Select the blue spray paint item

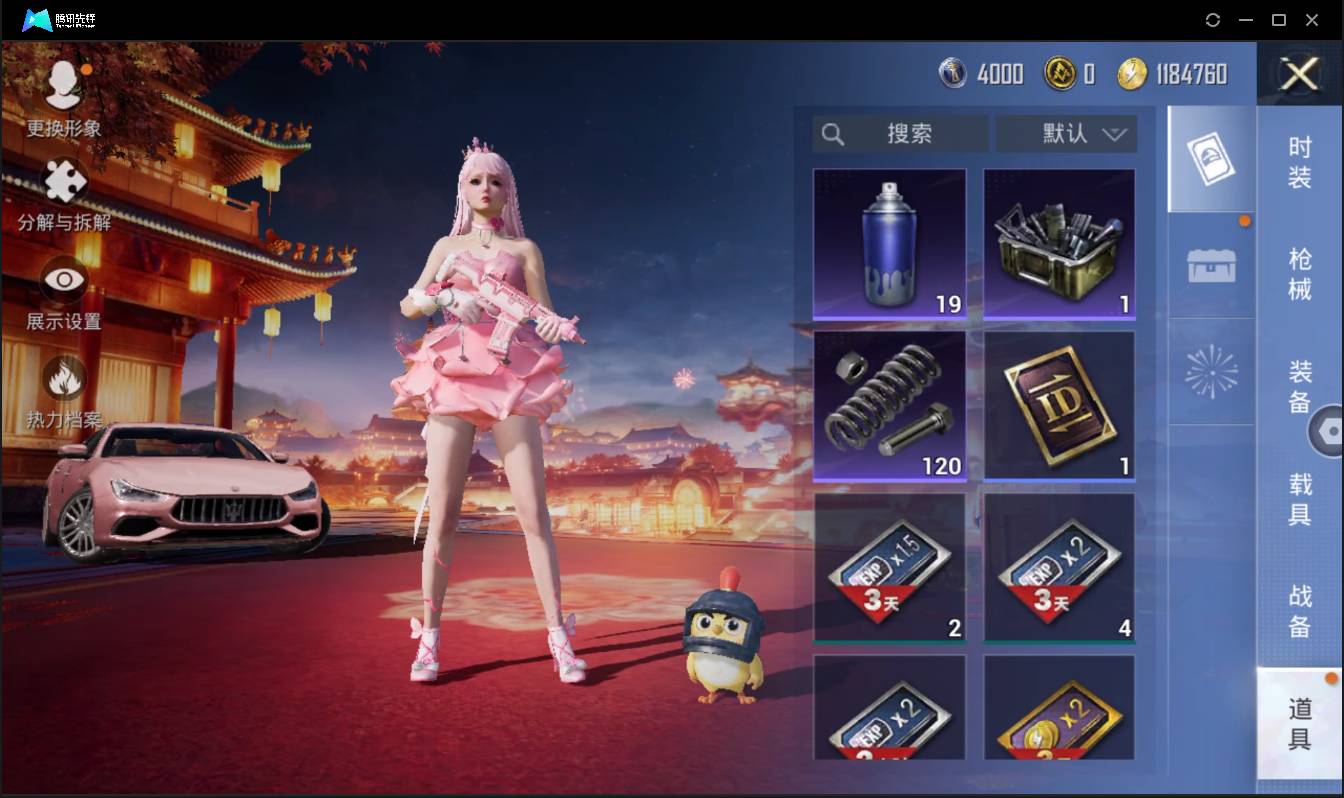[x=889, y=243]
